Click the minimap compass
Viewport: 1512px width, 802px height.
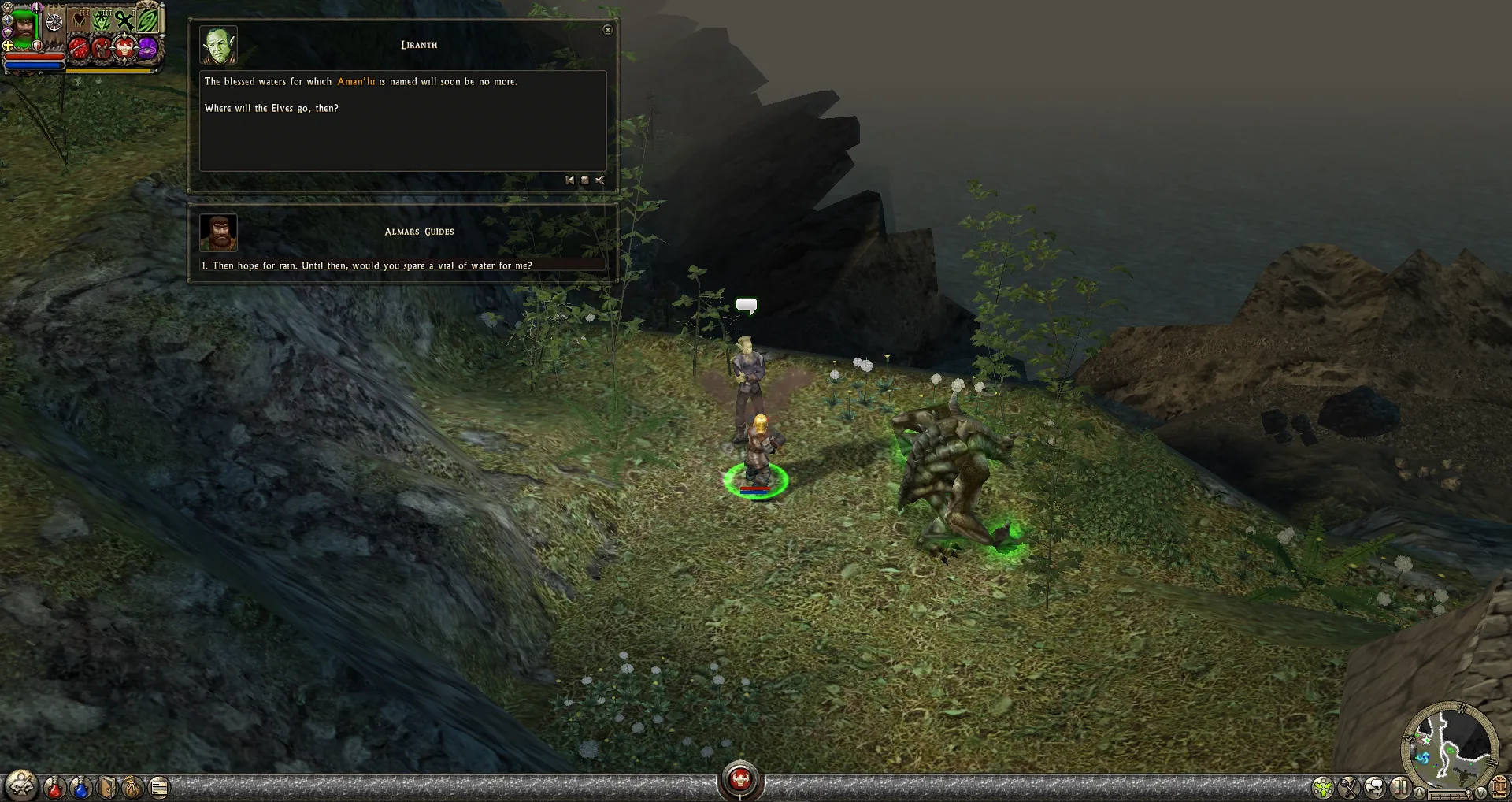pyautogui.click(x=1449, y=743)
